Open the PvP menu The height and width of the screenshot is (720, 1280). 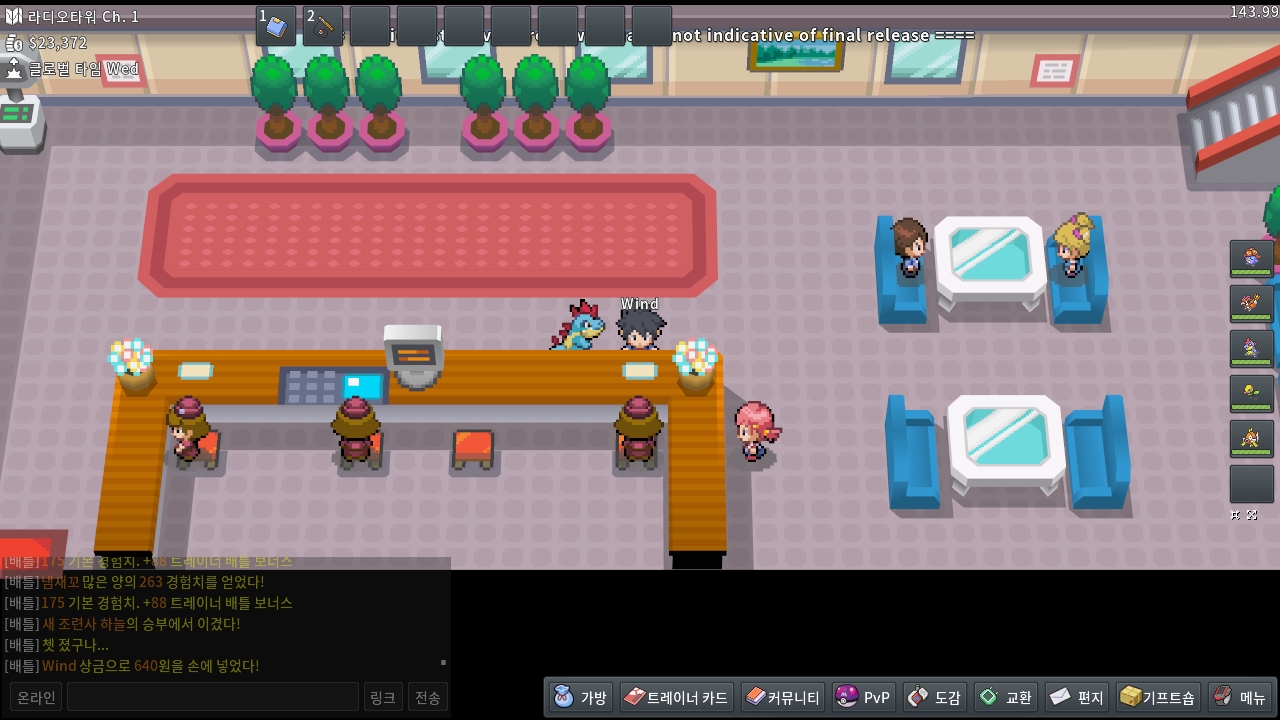[863, 697]
